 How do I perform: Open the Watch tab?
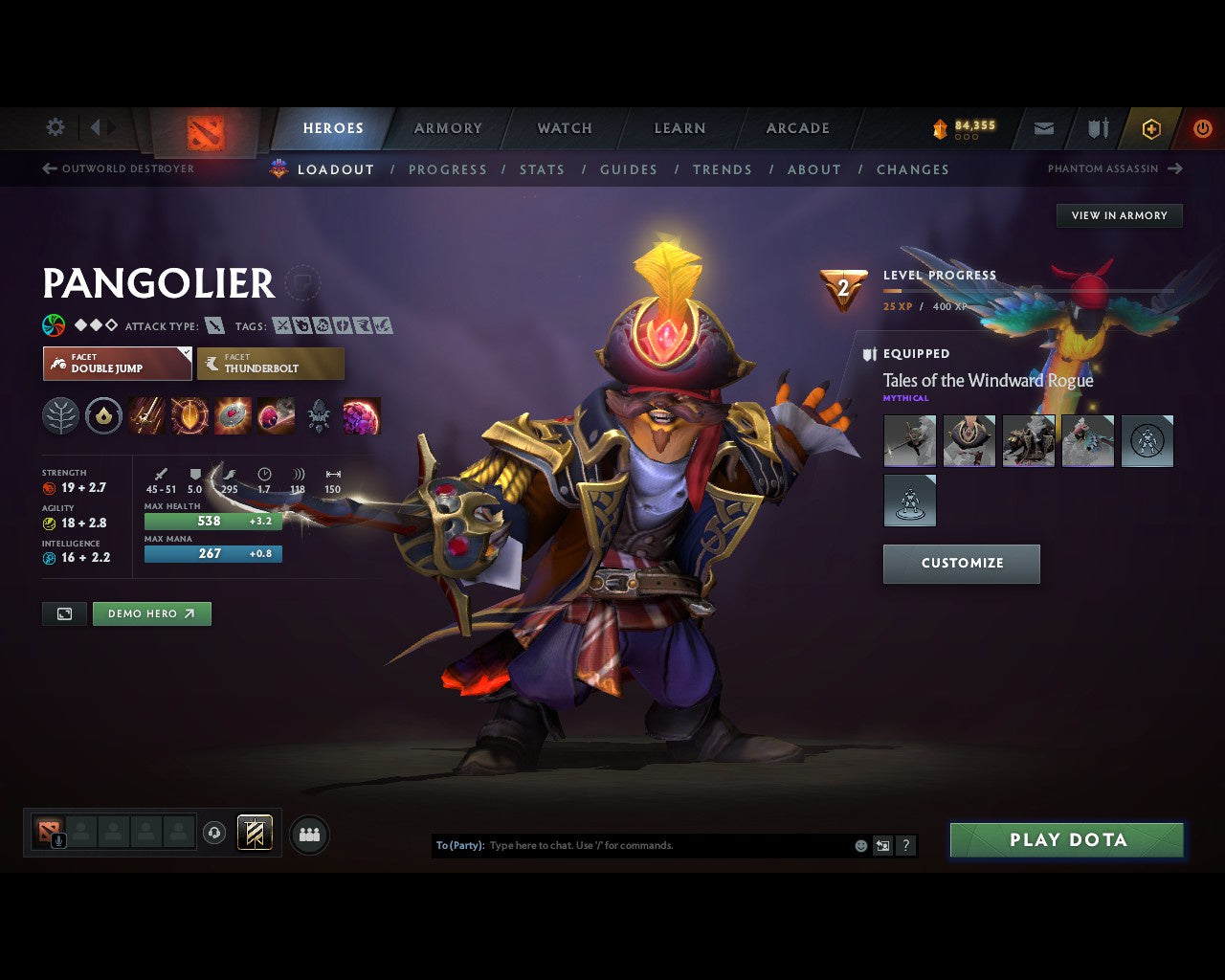(565, 128)
